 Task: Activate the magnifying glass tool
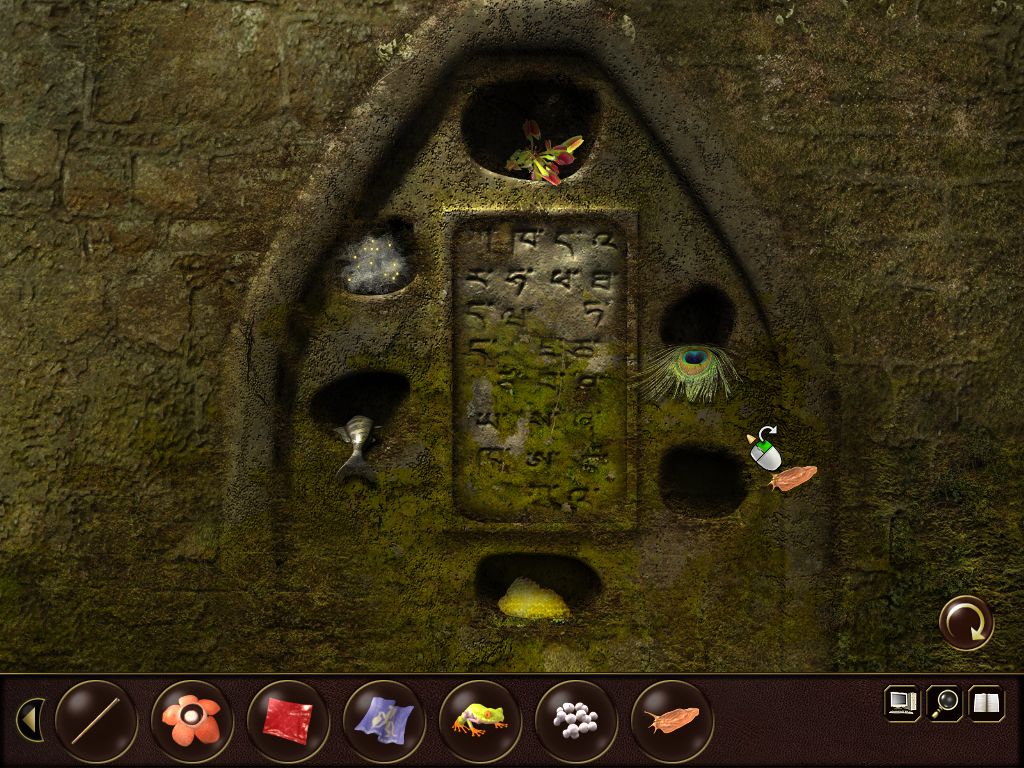pos(944,702)
